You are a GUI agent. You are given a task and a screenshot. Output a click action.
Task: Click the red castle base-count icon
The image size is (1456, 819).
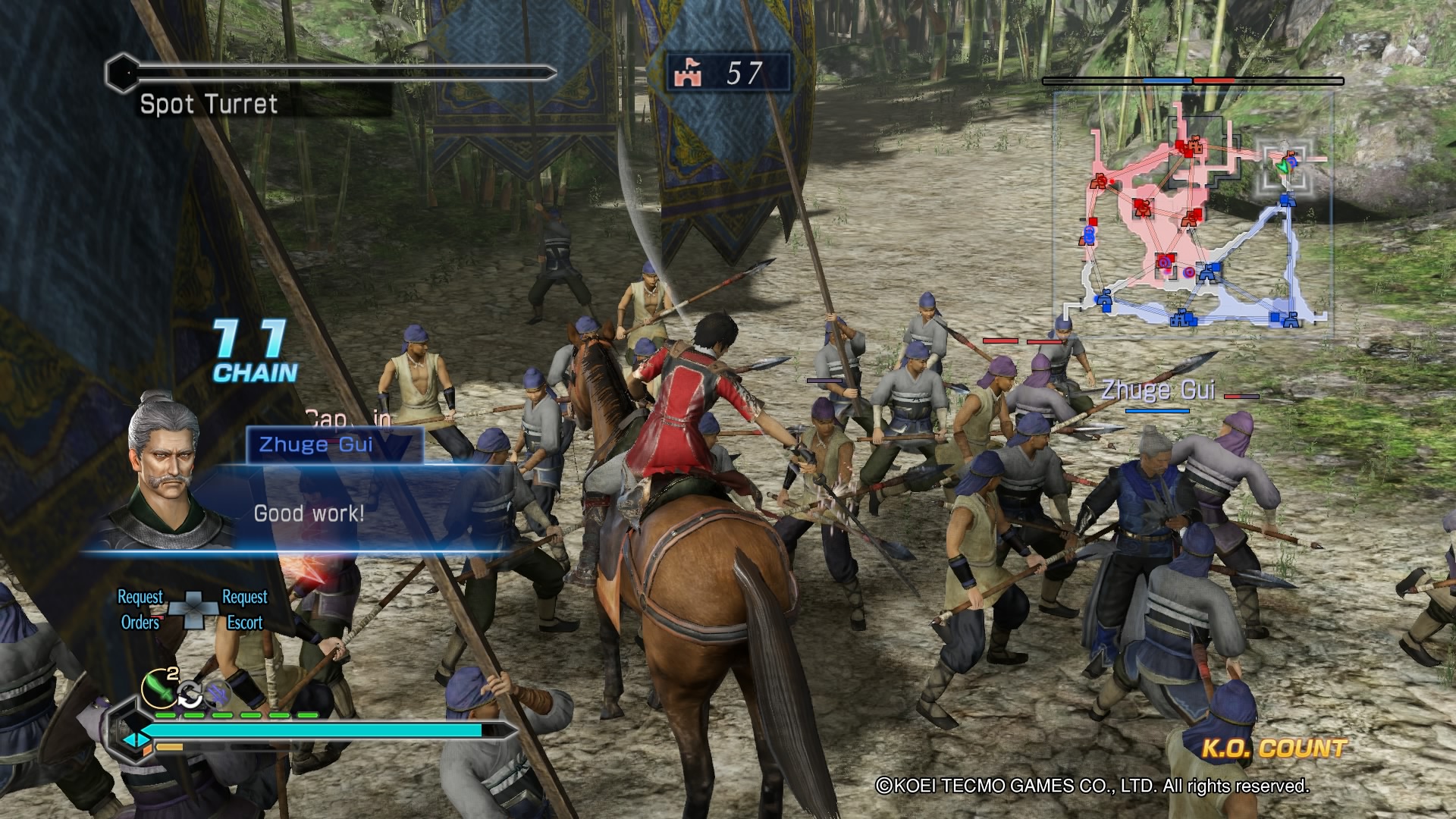[689, 74]
